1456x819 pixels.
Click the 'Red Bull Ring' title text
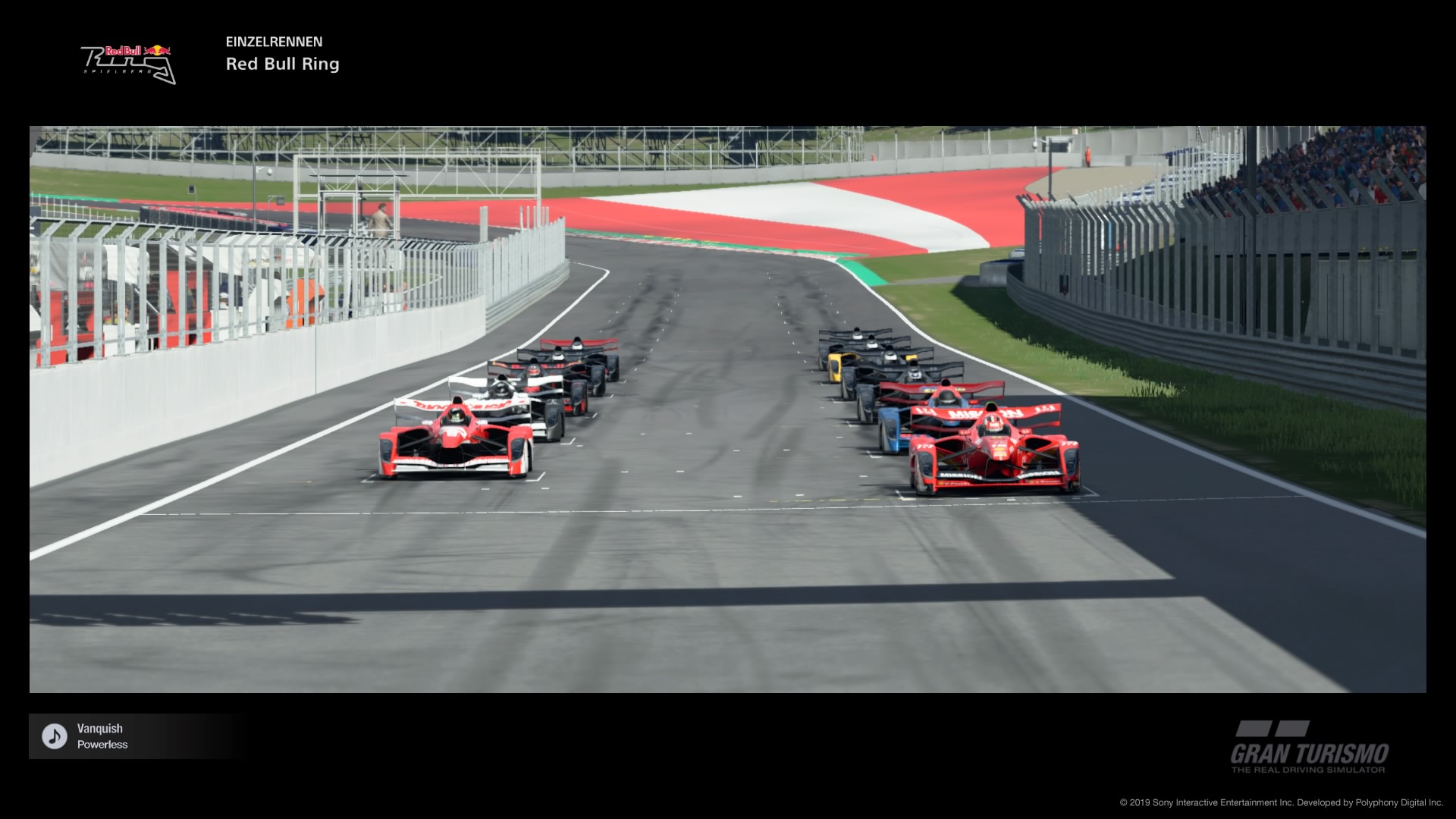click(x=282, y=64)
